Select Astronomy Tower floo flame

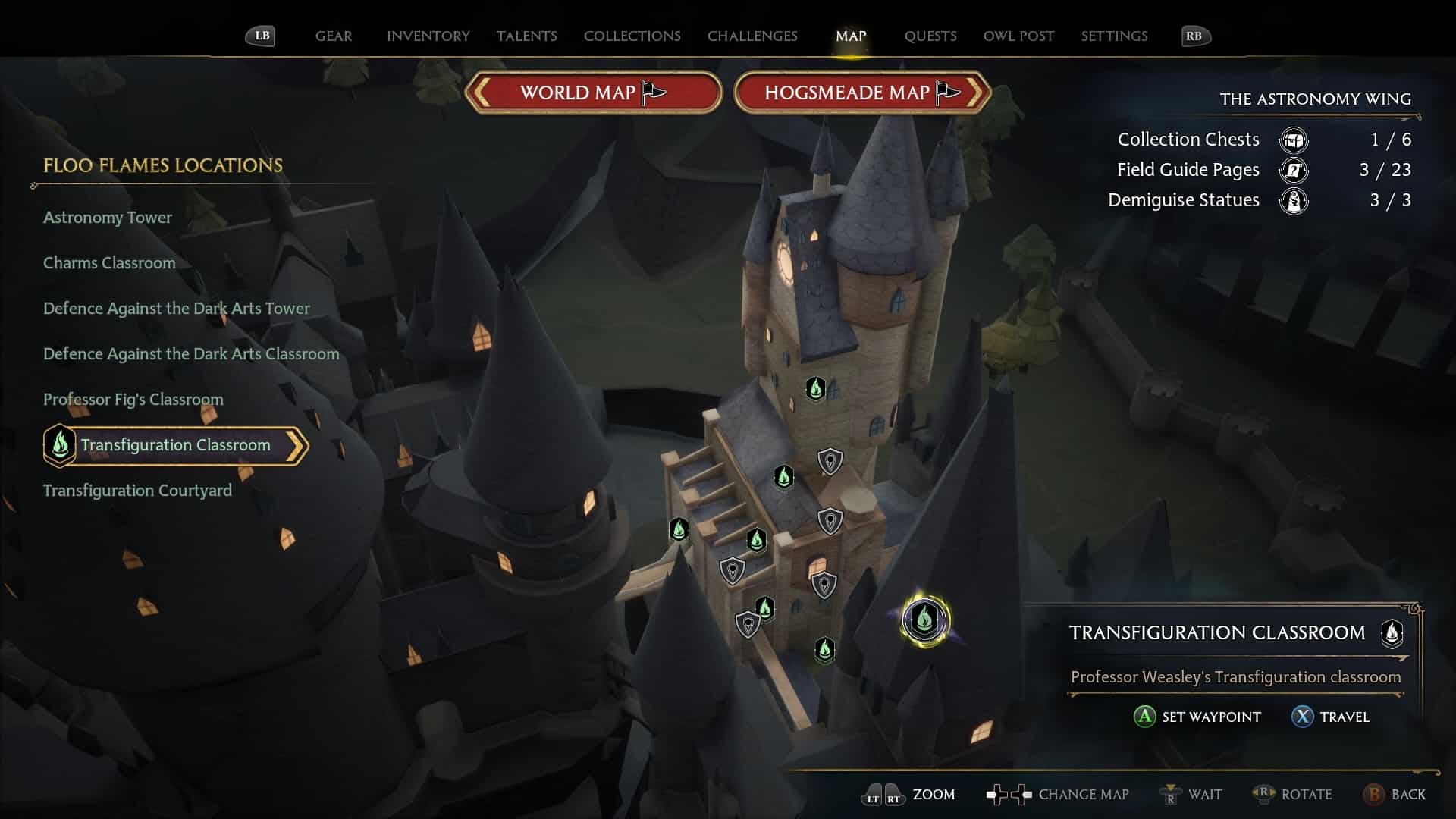tap(108, 218)
